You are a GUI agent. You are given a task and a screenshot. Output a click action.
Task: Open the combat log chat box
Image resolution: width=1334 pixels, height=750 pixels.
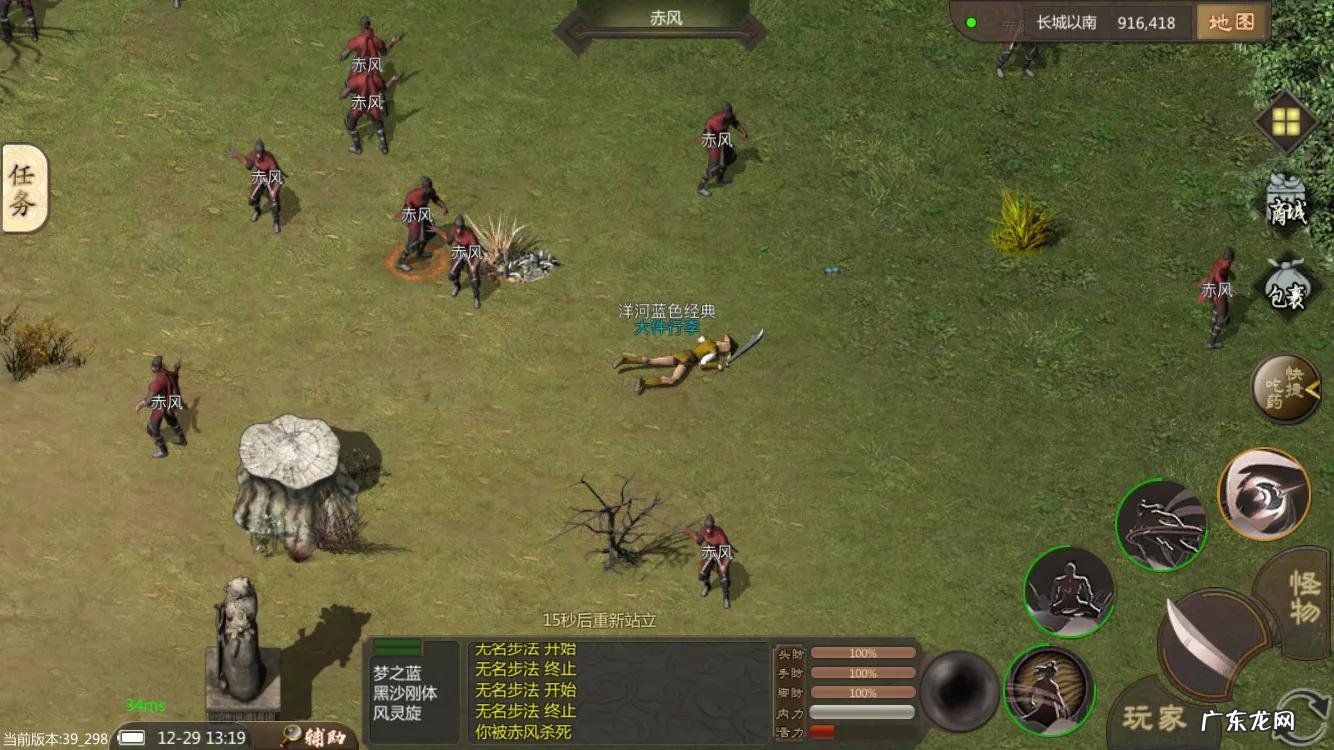coord(617,692)
